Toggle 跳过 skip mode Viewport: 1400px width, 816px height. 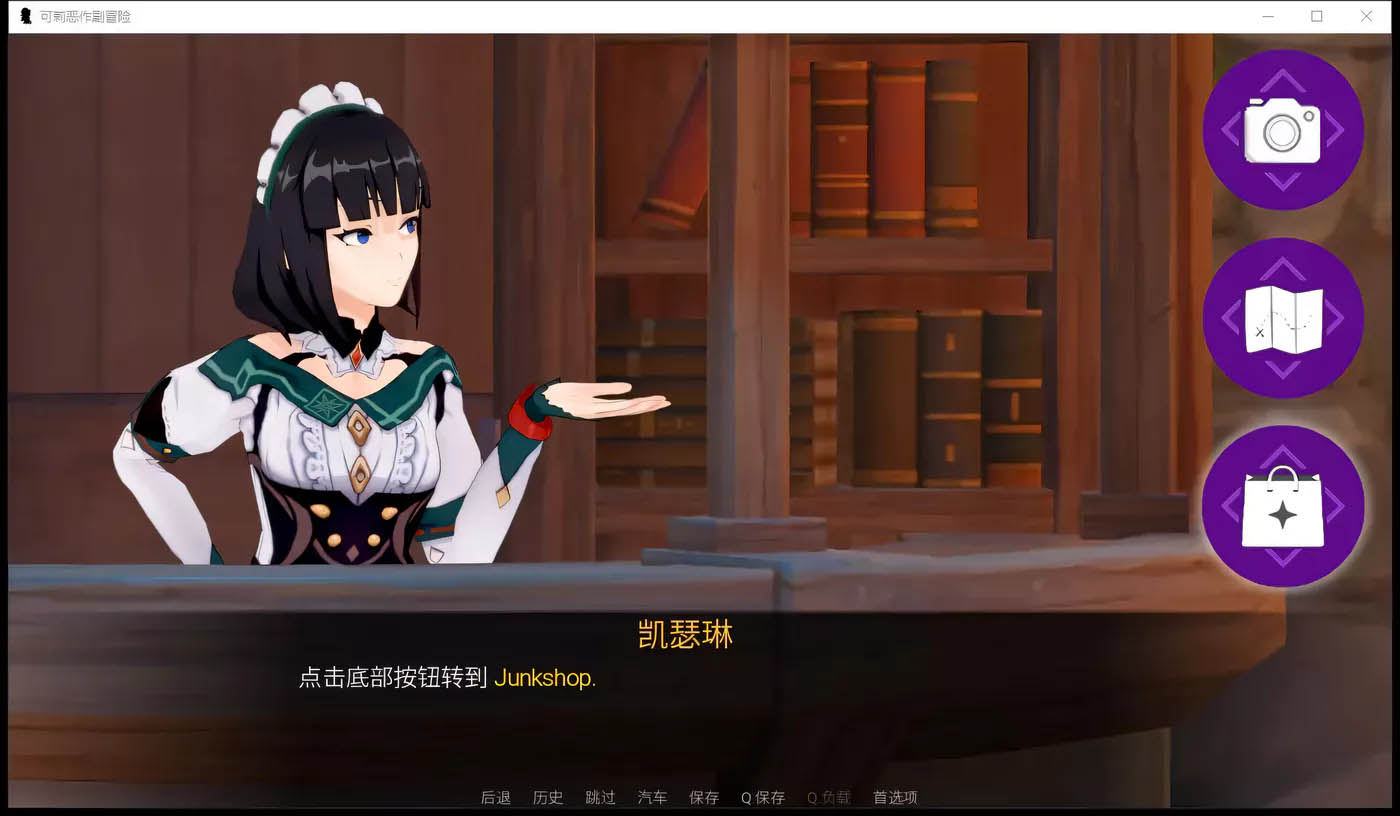600,797
